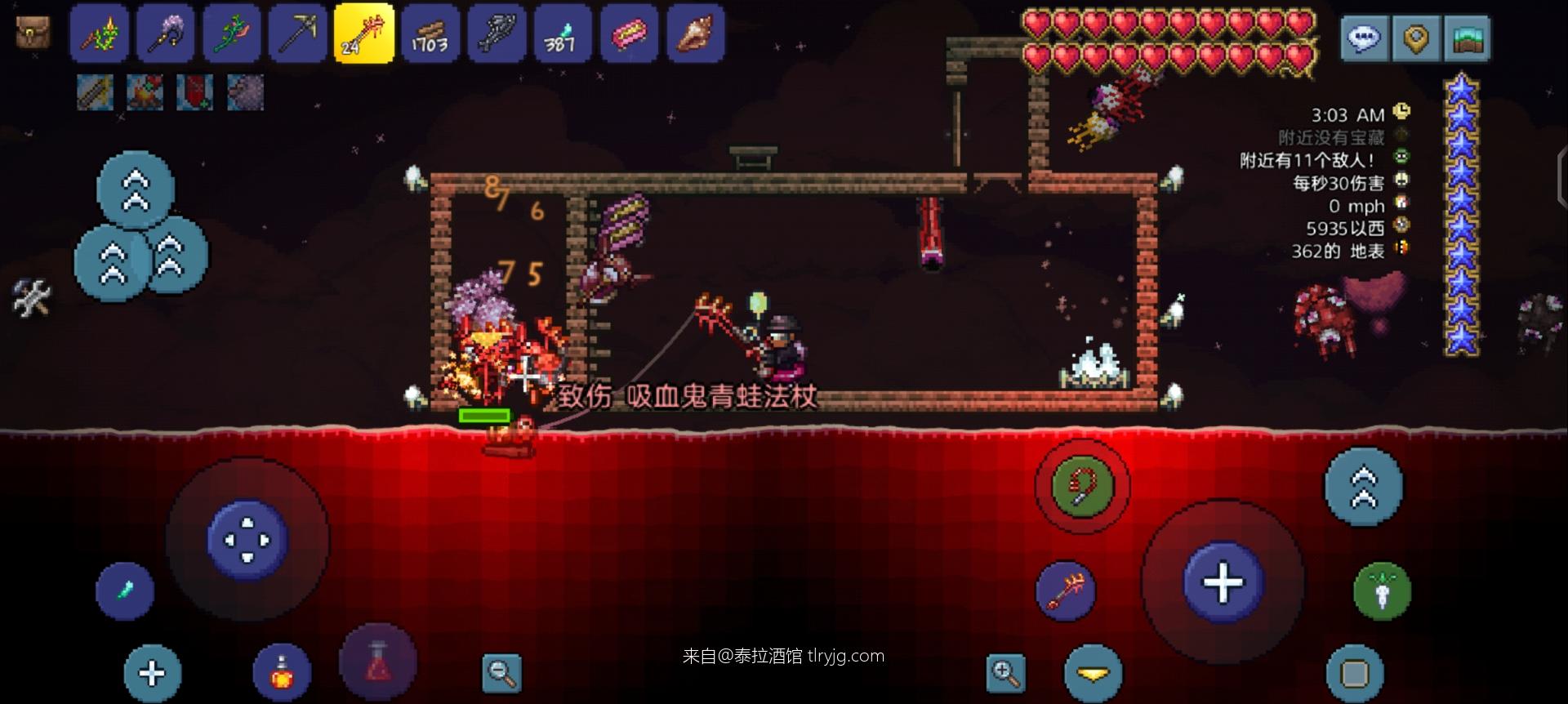Select the purple-headed staff slot
The height and width of the screenshot is (704, 1568).
coord(165,34)
